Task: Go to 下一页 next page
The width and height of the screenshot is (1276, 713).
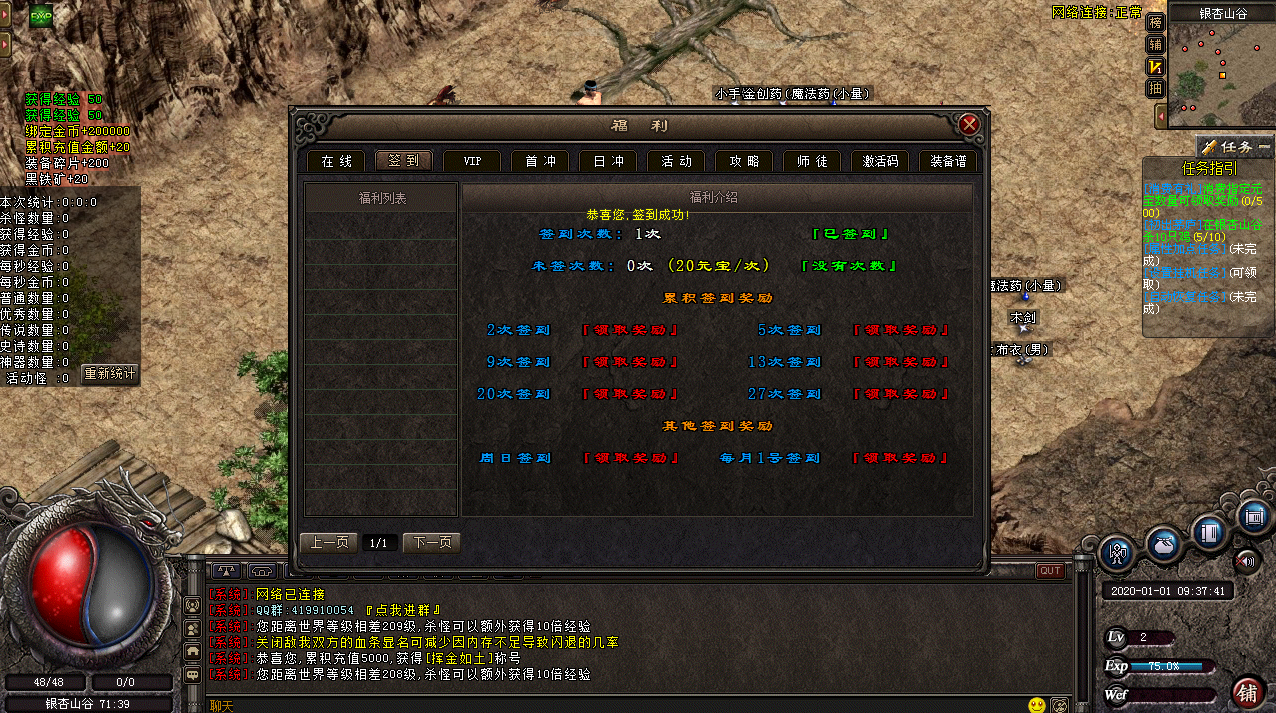Action: pyautogui.click(x=432, y=543)
